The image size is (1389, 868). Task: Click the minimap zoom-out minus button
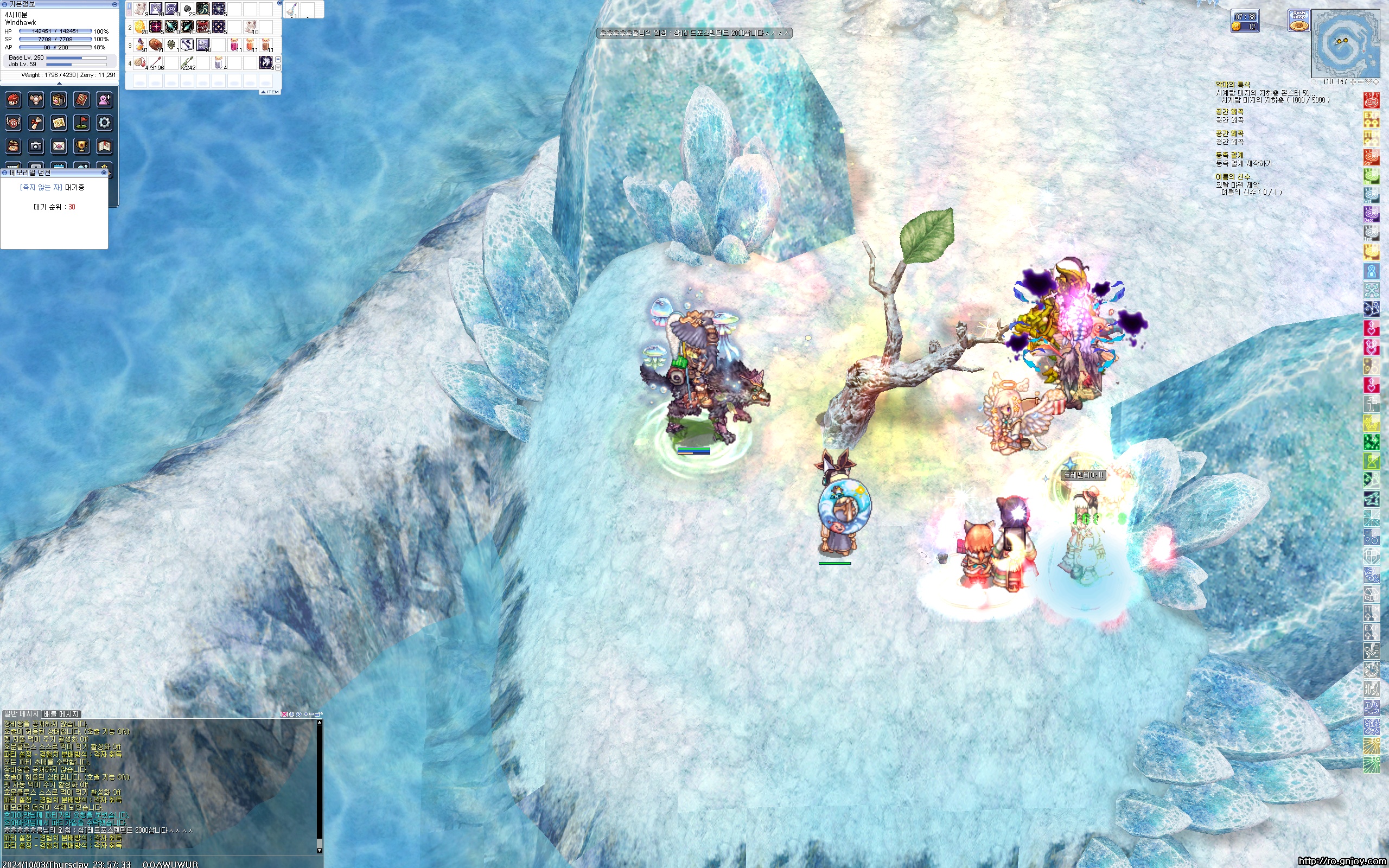click(1360, 82)
